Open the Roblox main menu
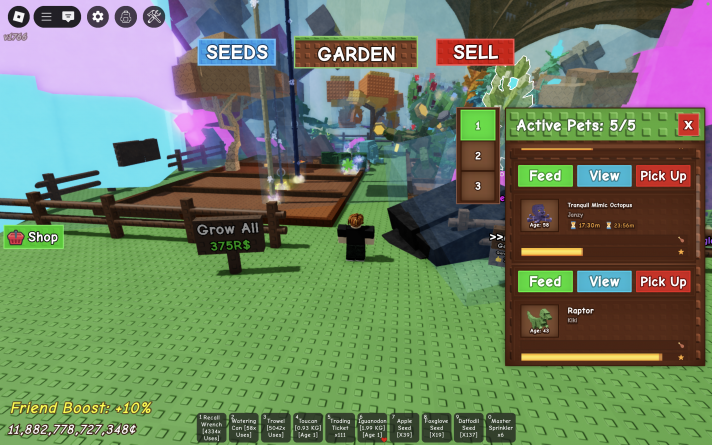Image resolution: width=712 pixels, height=445 pixels. point(16,17)
